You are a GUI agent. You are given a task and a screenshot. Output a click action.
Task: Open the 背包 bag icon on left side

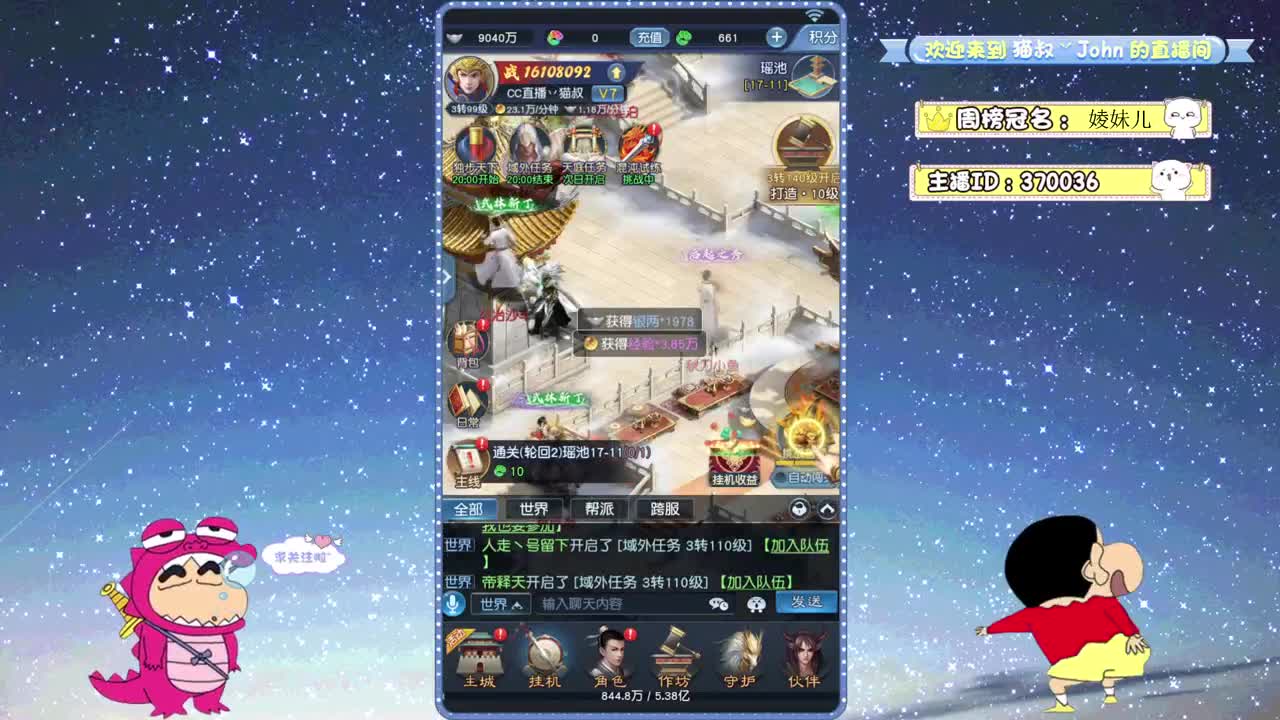(468, 340)
